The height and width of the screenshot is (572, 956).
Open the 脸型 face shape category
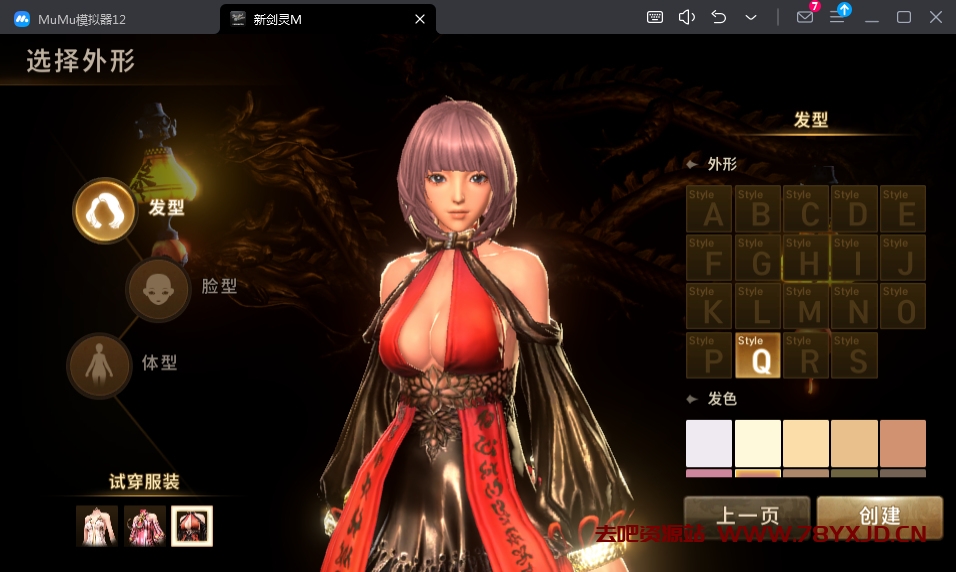coord(158,288)
